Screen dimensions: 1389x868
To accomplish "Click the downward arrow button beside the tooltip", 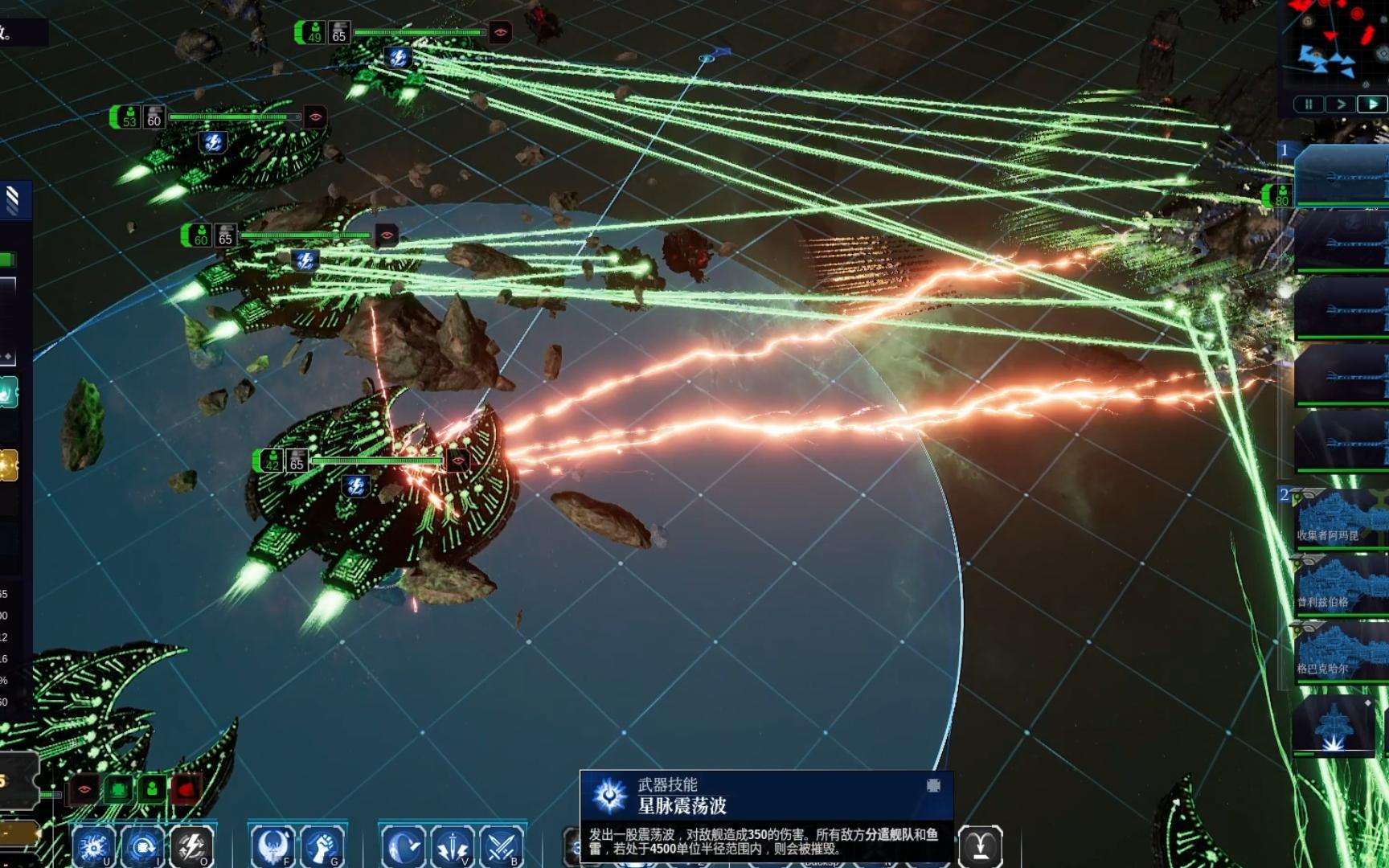I will [980, 846].
